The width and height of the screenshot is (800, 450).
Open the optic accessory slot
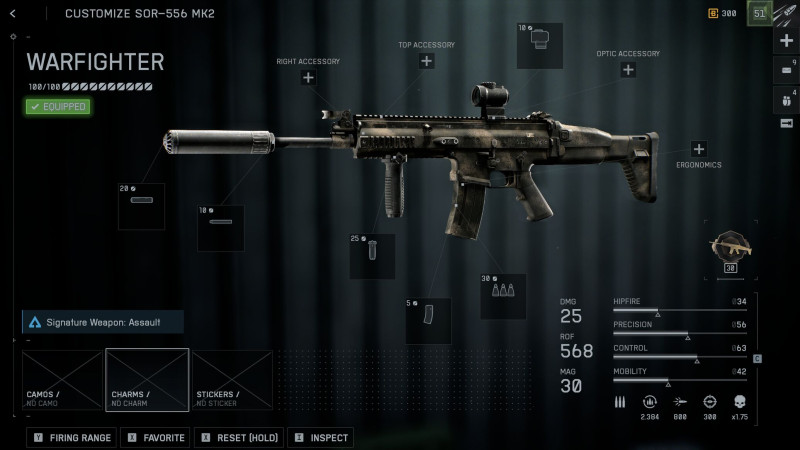coord(628,70)
